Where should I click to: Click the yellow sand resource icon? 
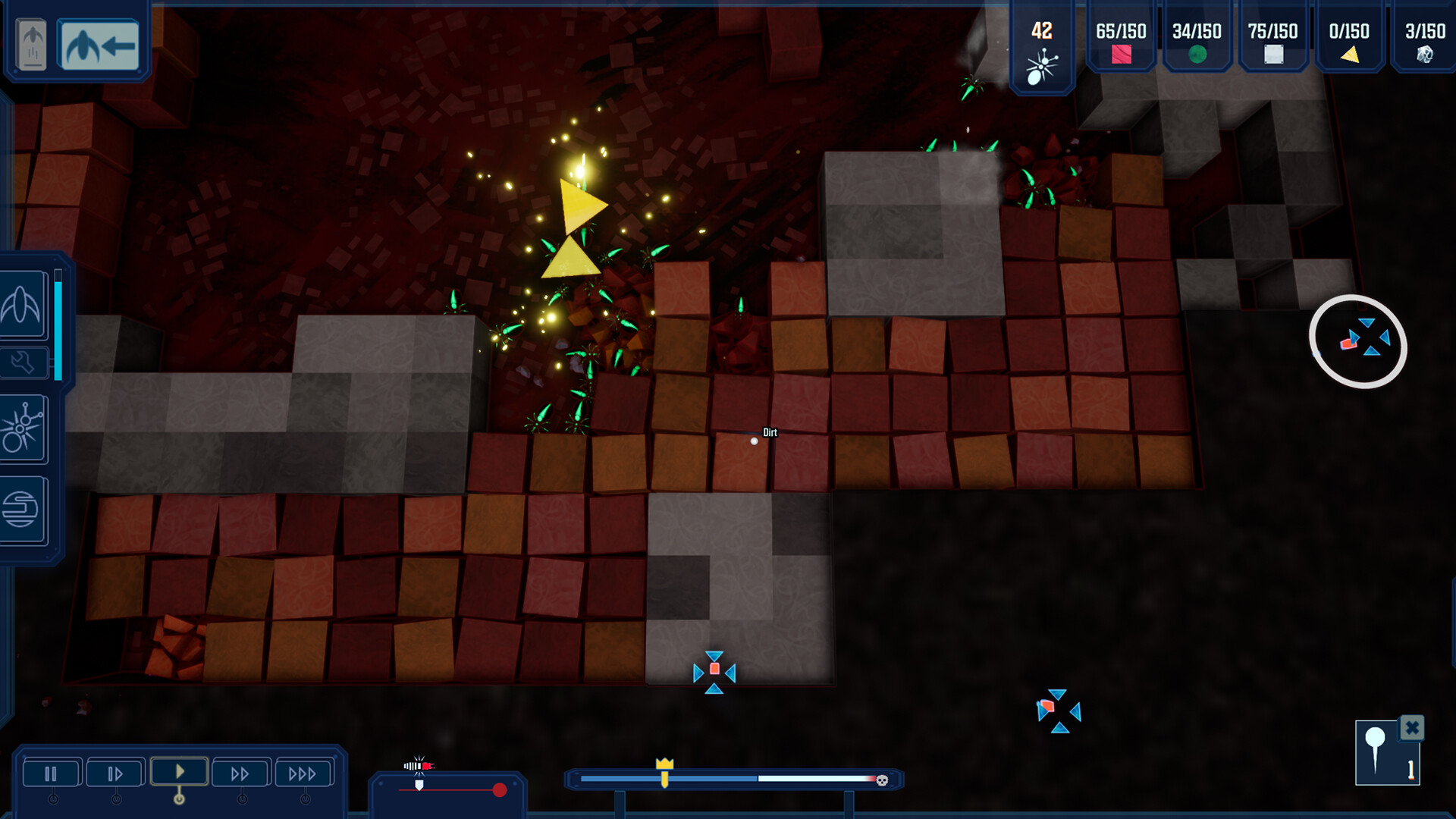point(1350,55)
